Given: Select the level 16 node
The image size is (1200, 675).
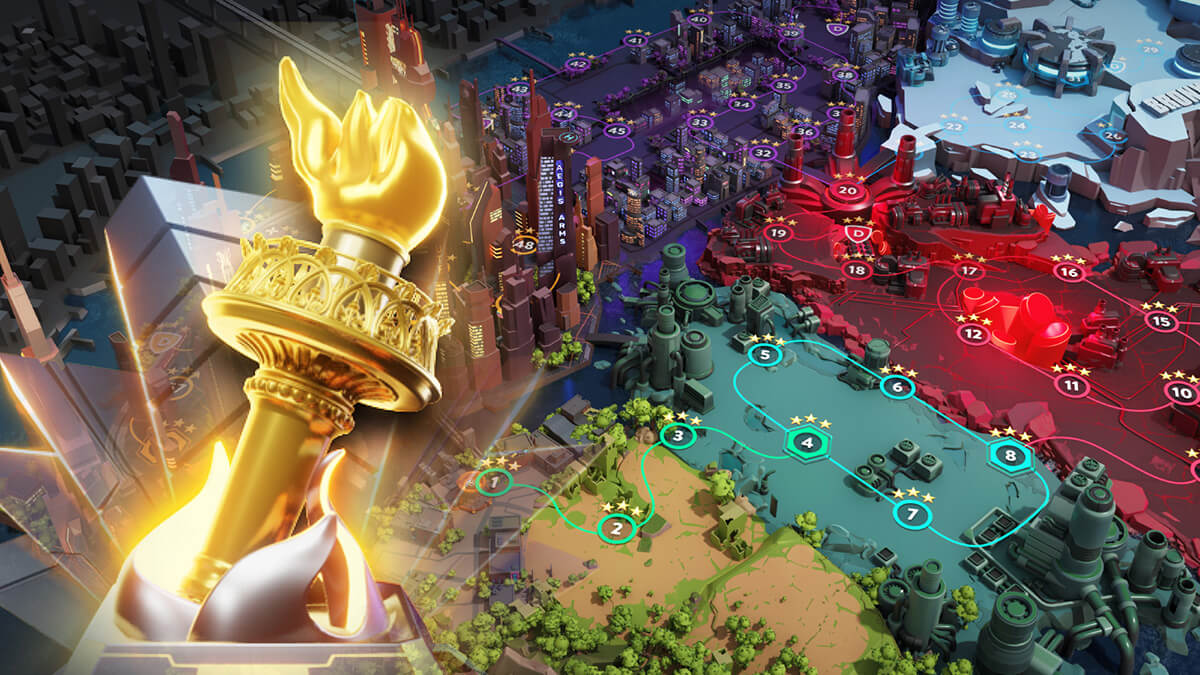Looking at the screenshot, I should click(x=1069, y=272).
